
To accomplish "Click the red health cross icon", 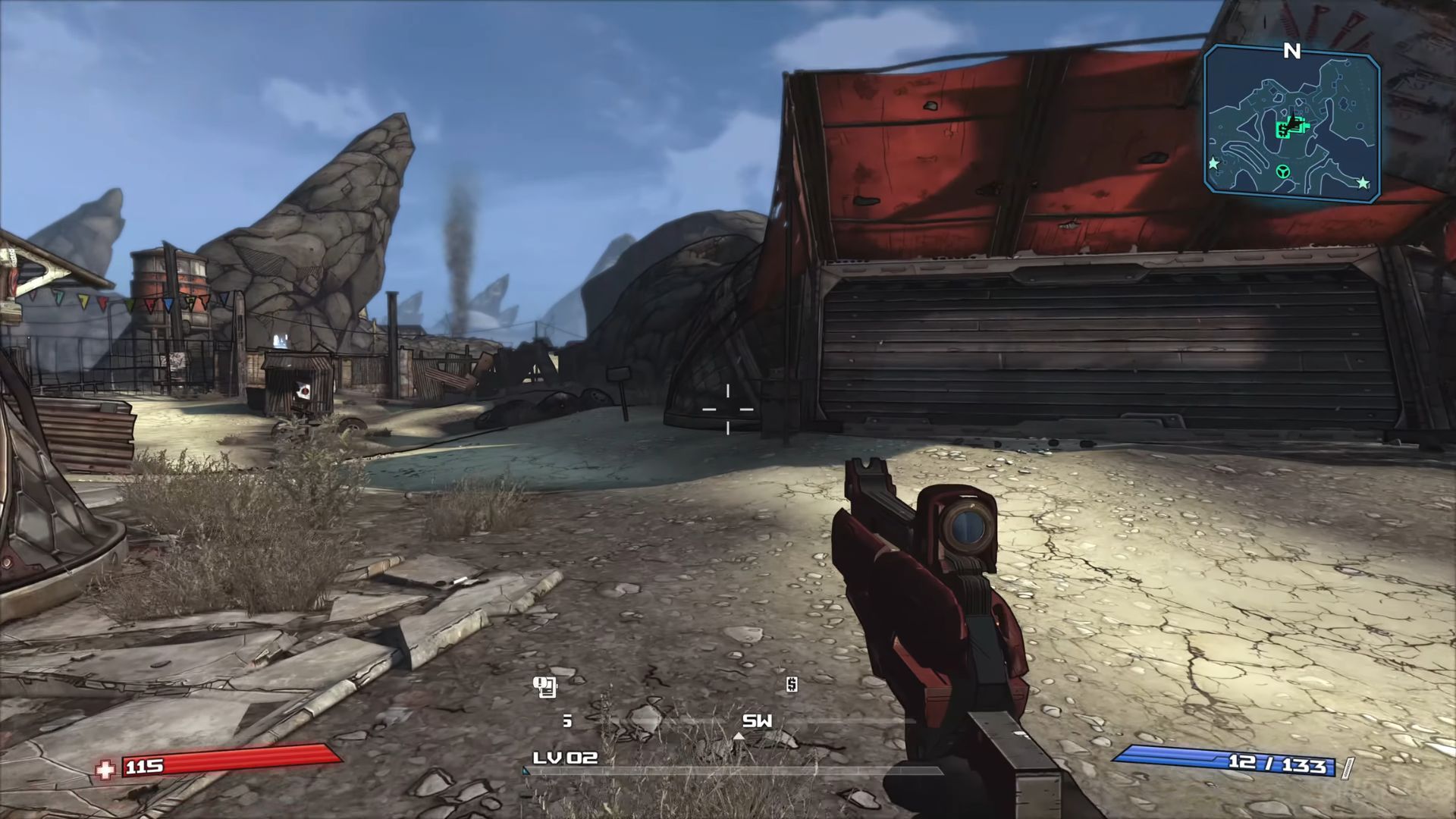I will pos(105,769).
